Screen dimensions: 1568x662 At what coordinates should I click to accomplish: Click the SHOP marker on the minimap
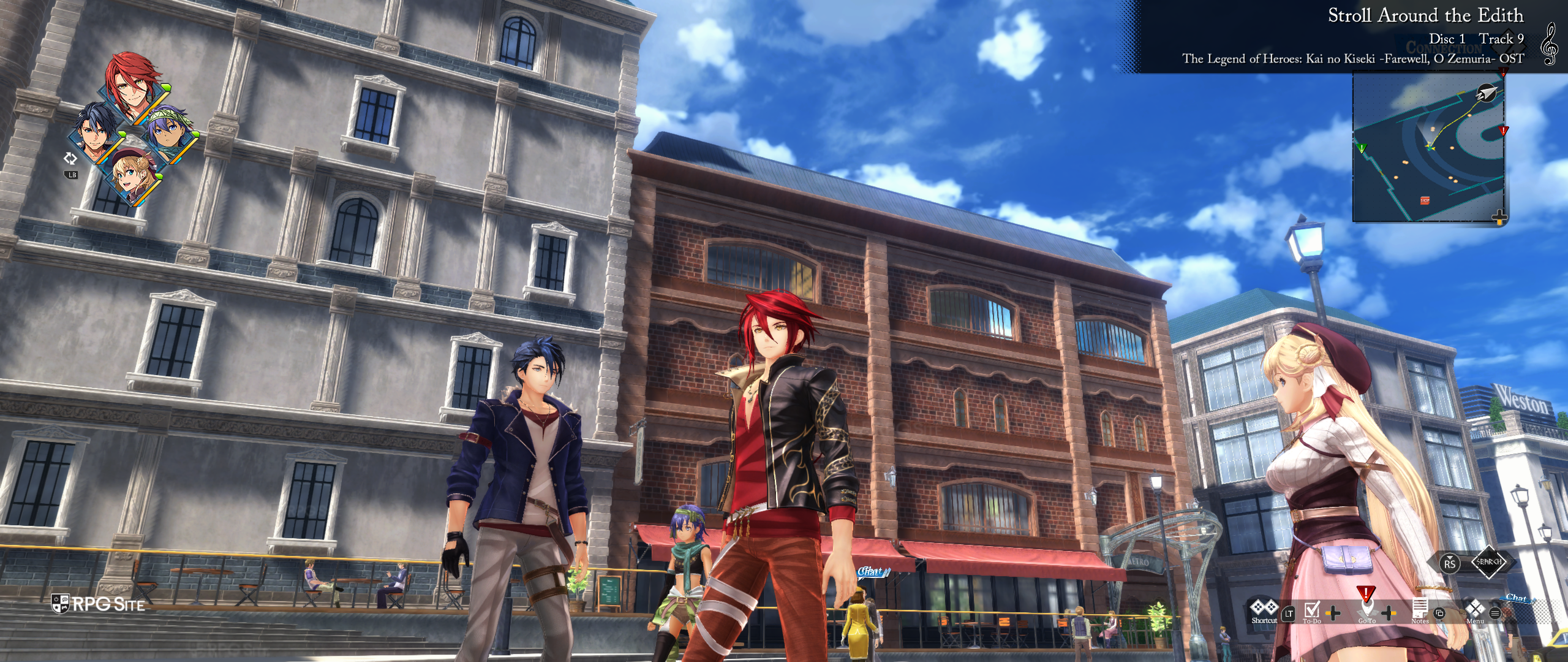click(x=1425, y=200)
